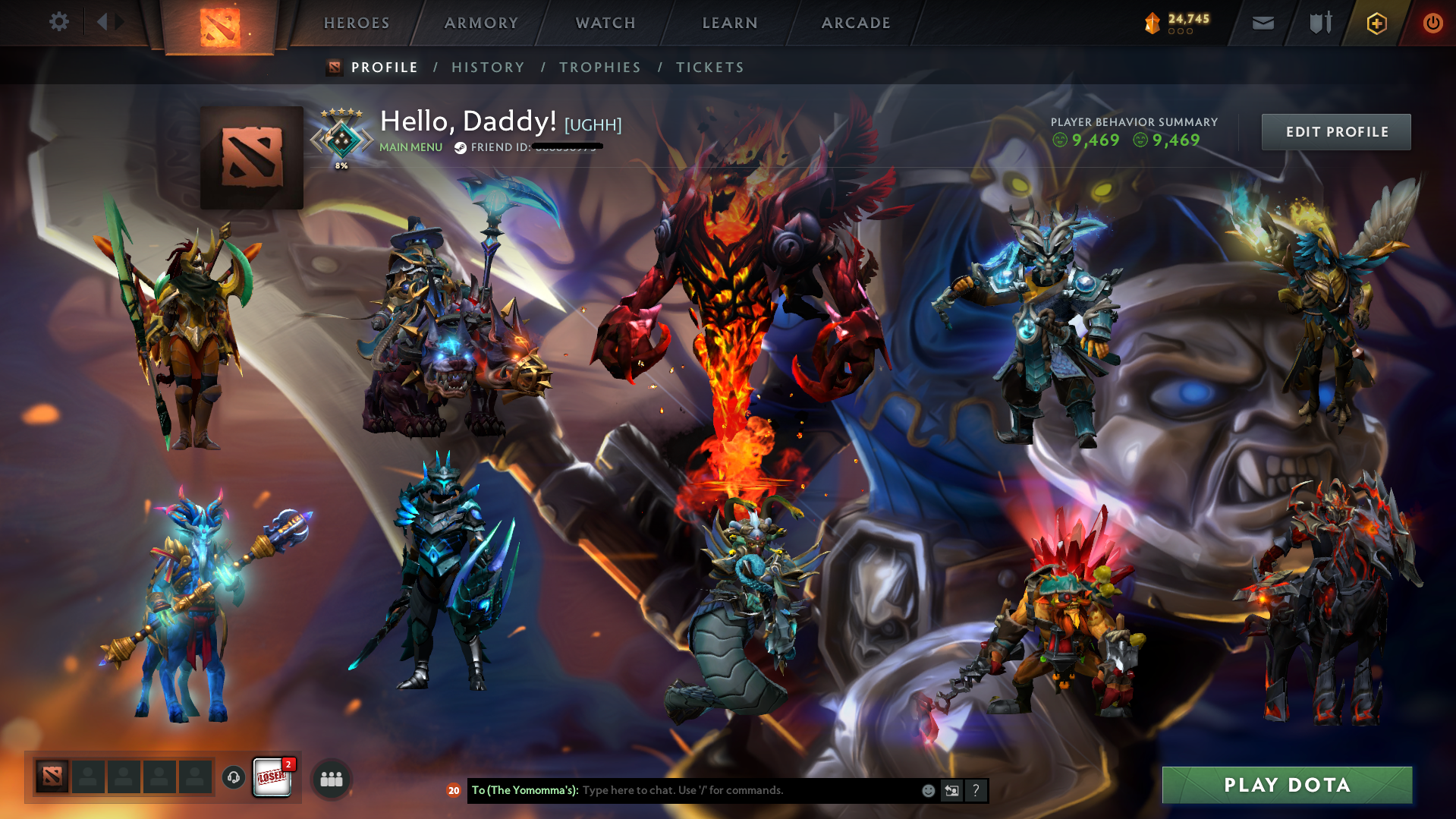Open the HISTORY tab
This screenshot has width=1456, height=819.
pyautogui.click(x=487, y=67)
